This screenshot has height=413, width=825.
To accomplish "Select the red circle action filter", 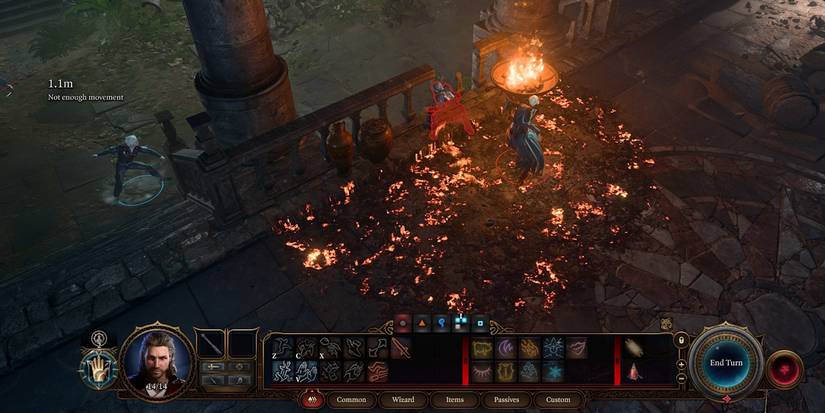I will 403,323.
